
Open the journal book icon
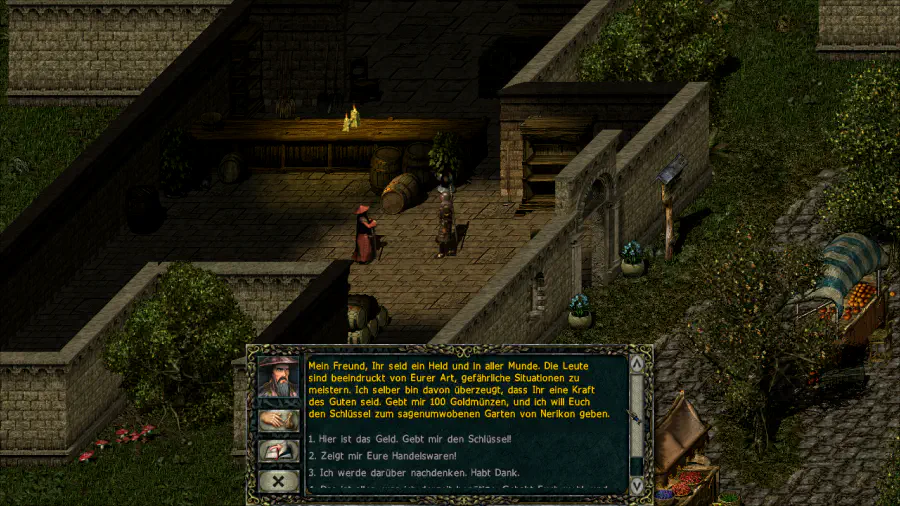tap(278, 452)
